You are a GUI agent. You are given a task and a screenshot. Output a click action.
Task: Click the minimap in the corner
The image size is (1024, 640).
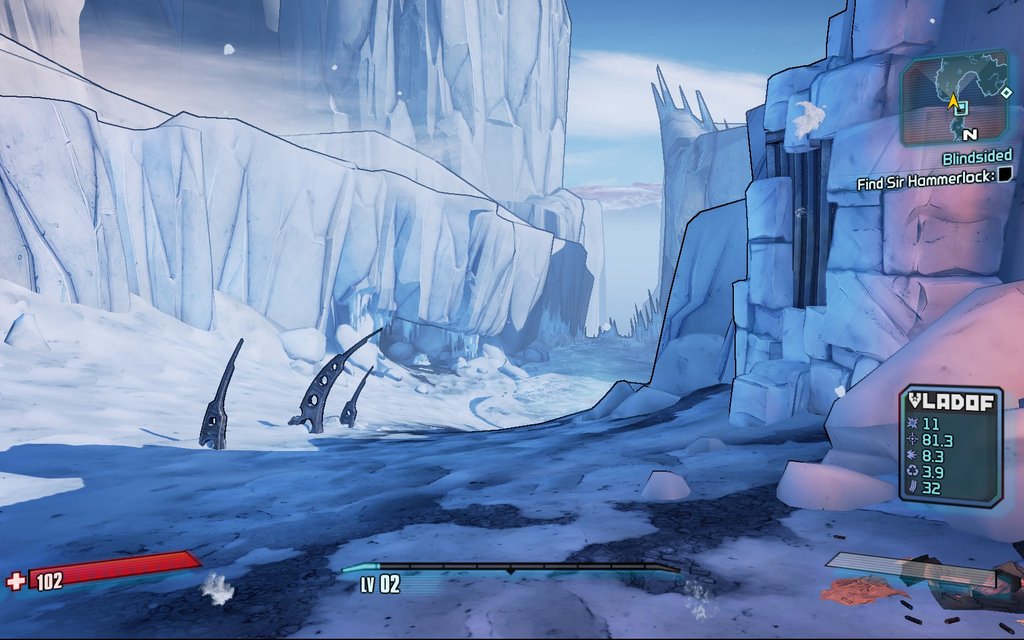[x=958, y=98]
